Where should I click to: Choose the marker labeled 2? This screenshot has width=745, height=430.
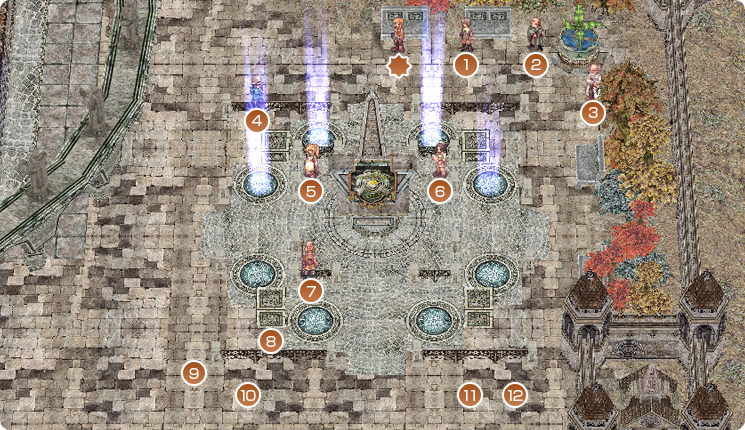[536, 66]
